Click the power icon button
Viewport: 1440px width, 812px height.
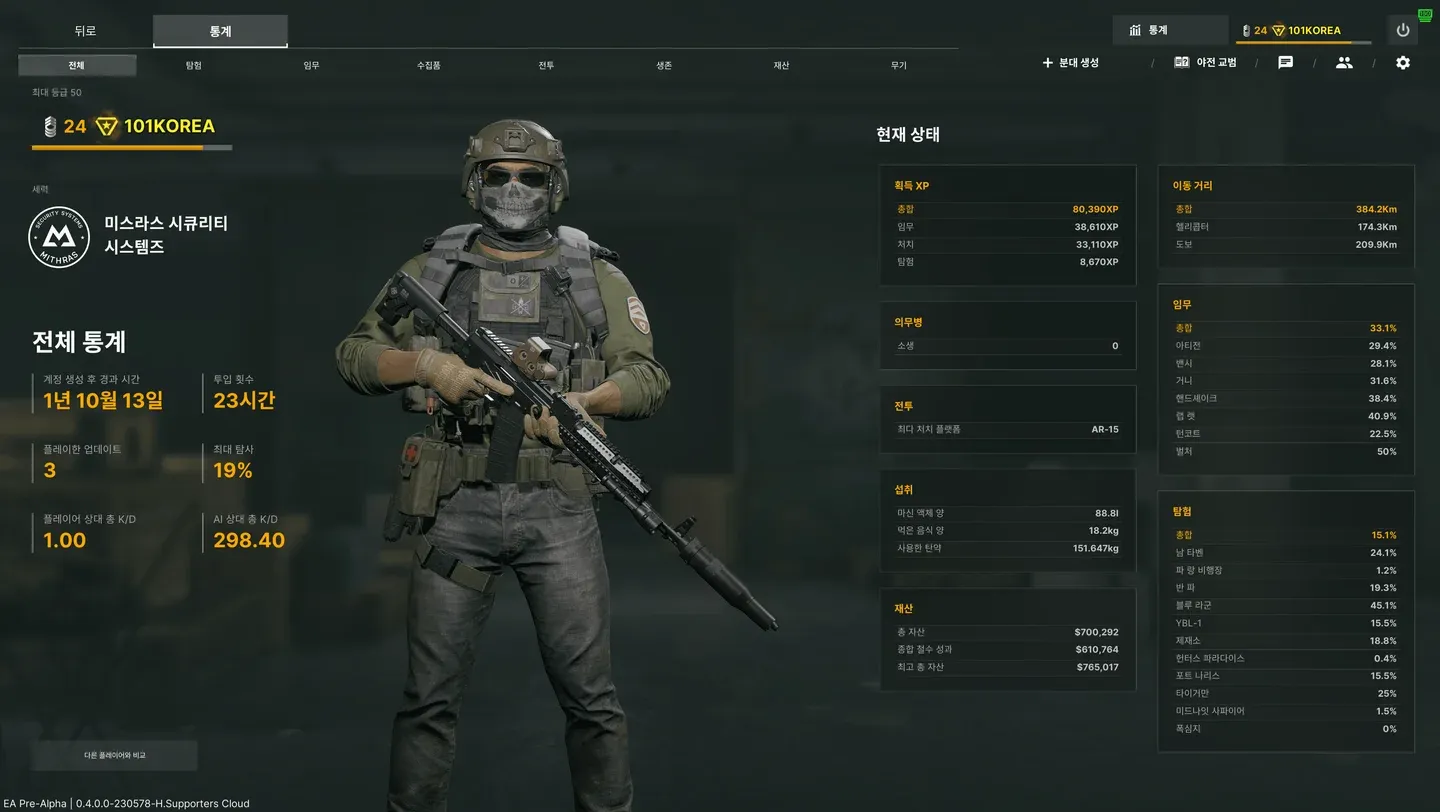[x=1403, y=30]
